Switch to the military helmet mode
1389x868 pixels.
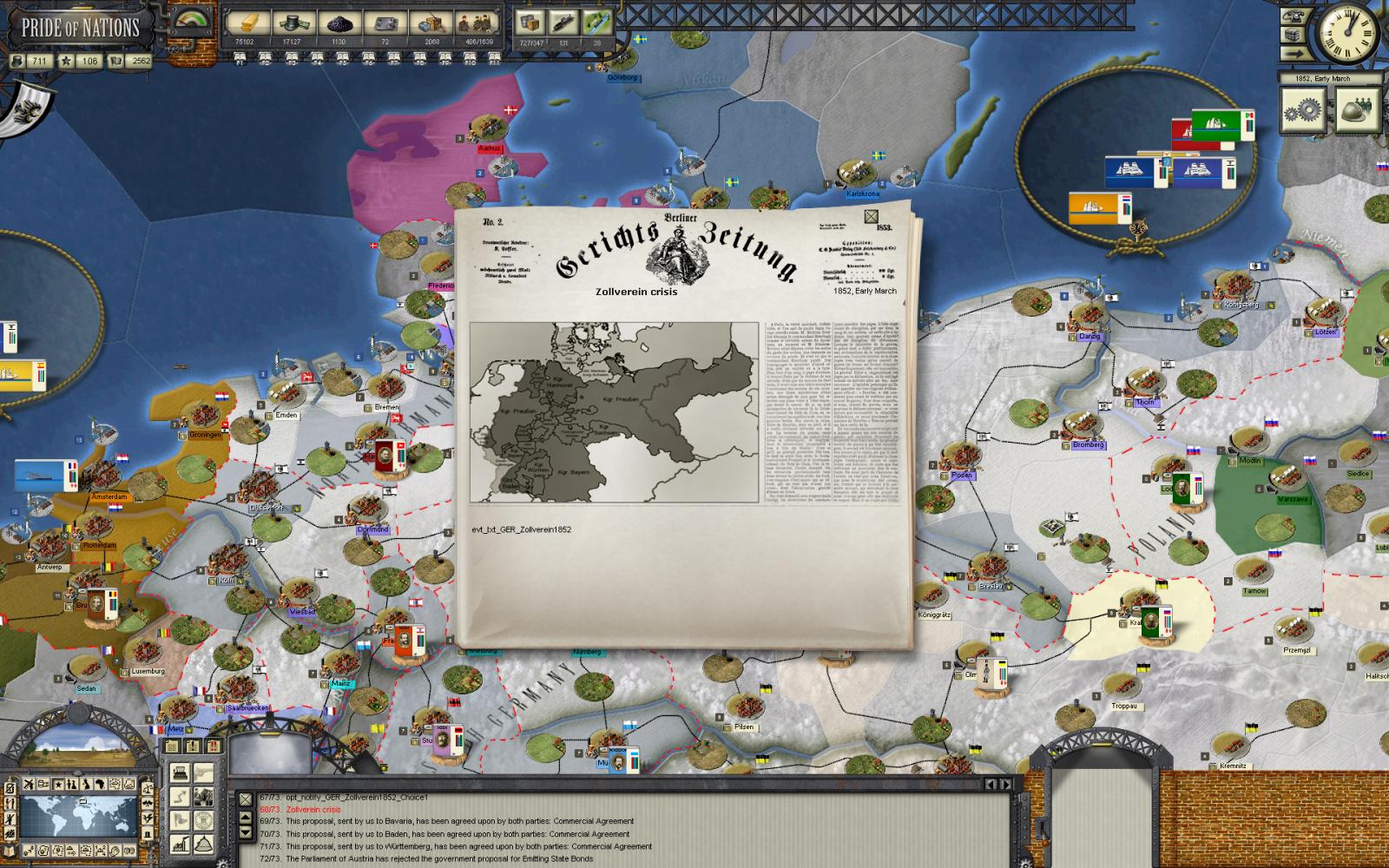tap(1357, 111)
